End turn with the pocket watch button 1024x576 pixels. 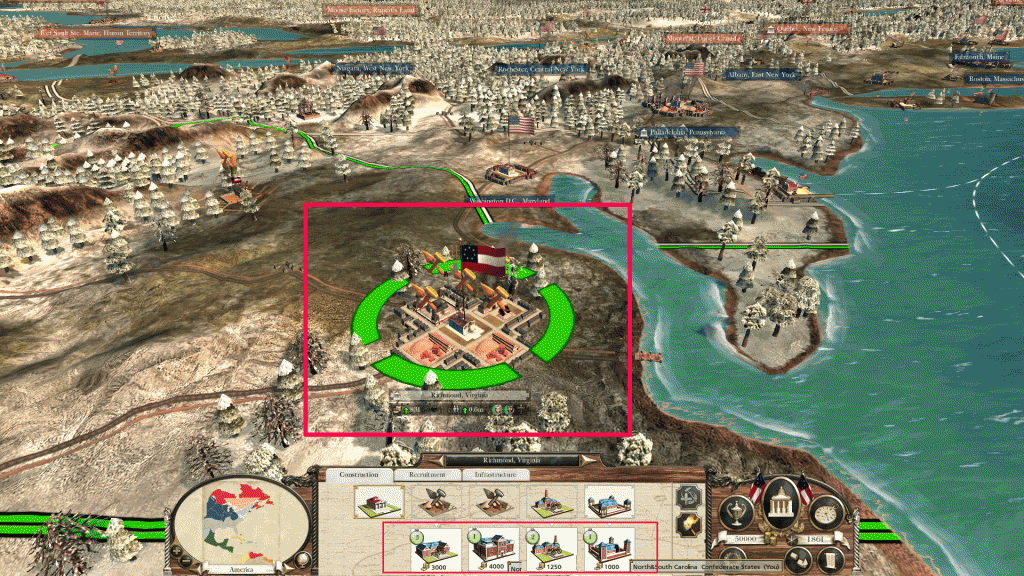tap(825, 513)
